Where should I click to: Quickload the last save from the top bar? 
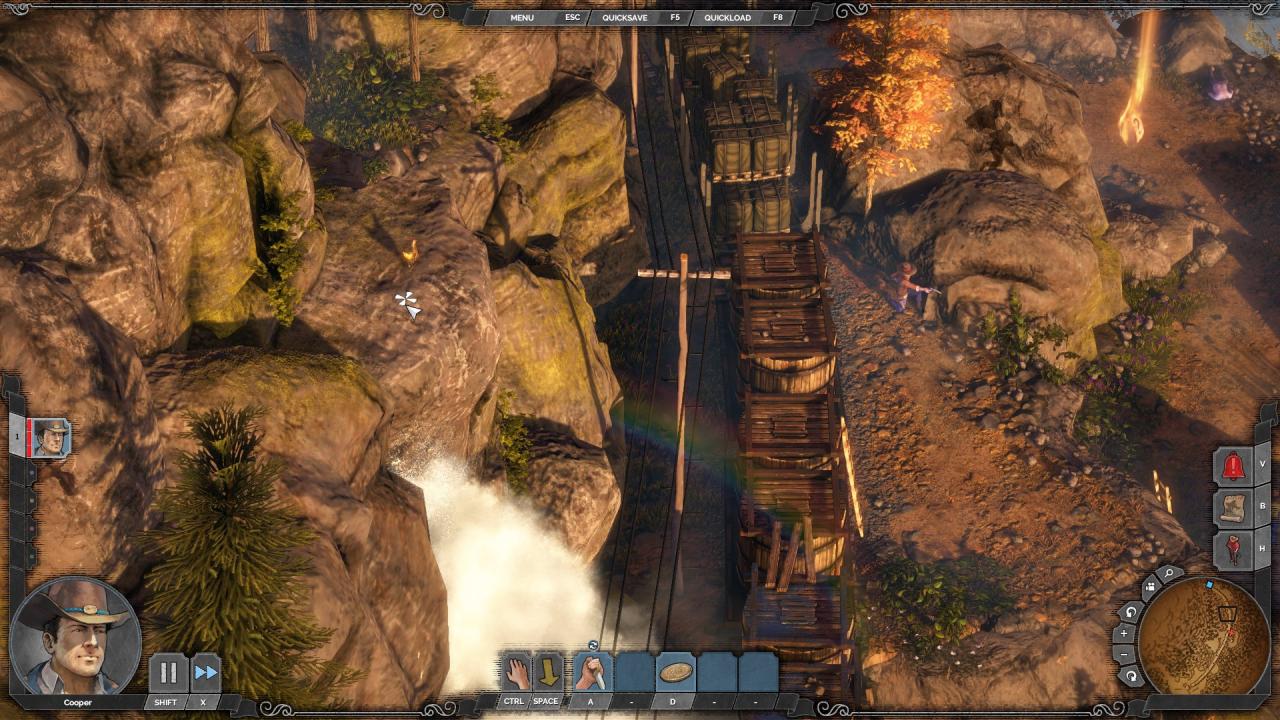(x=728, y=18)
